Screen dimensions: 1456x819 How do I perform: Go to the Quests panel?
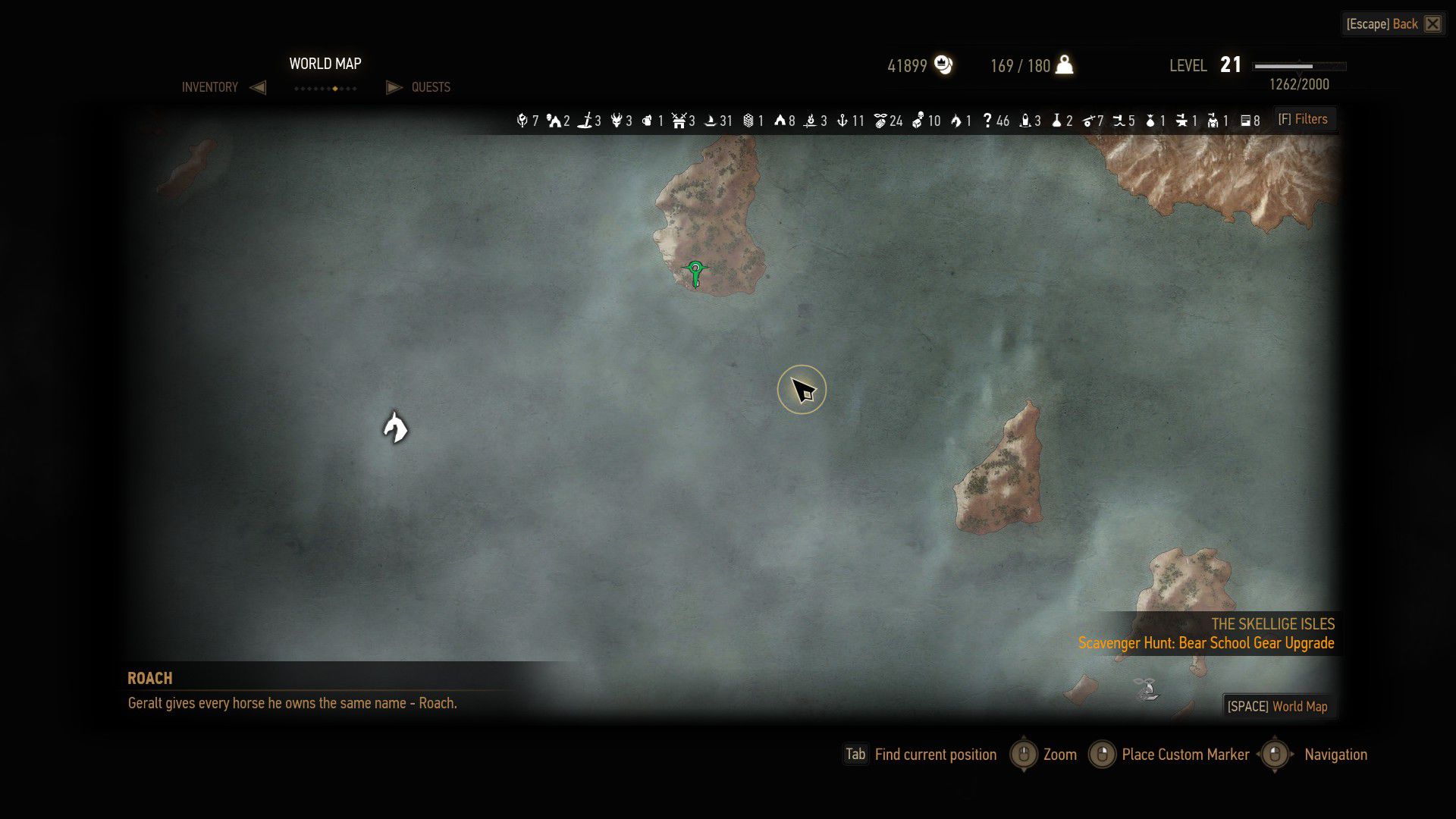pos(430,87)
